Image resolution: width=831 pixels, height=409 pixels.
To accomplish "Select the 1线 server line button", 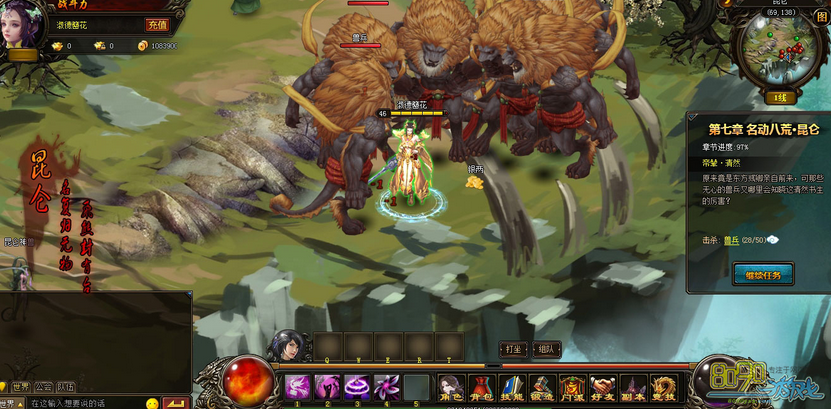I will click(x=777, y=97).
